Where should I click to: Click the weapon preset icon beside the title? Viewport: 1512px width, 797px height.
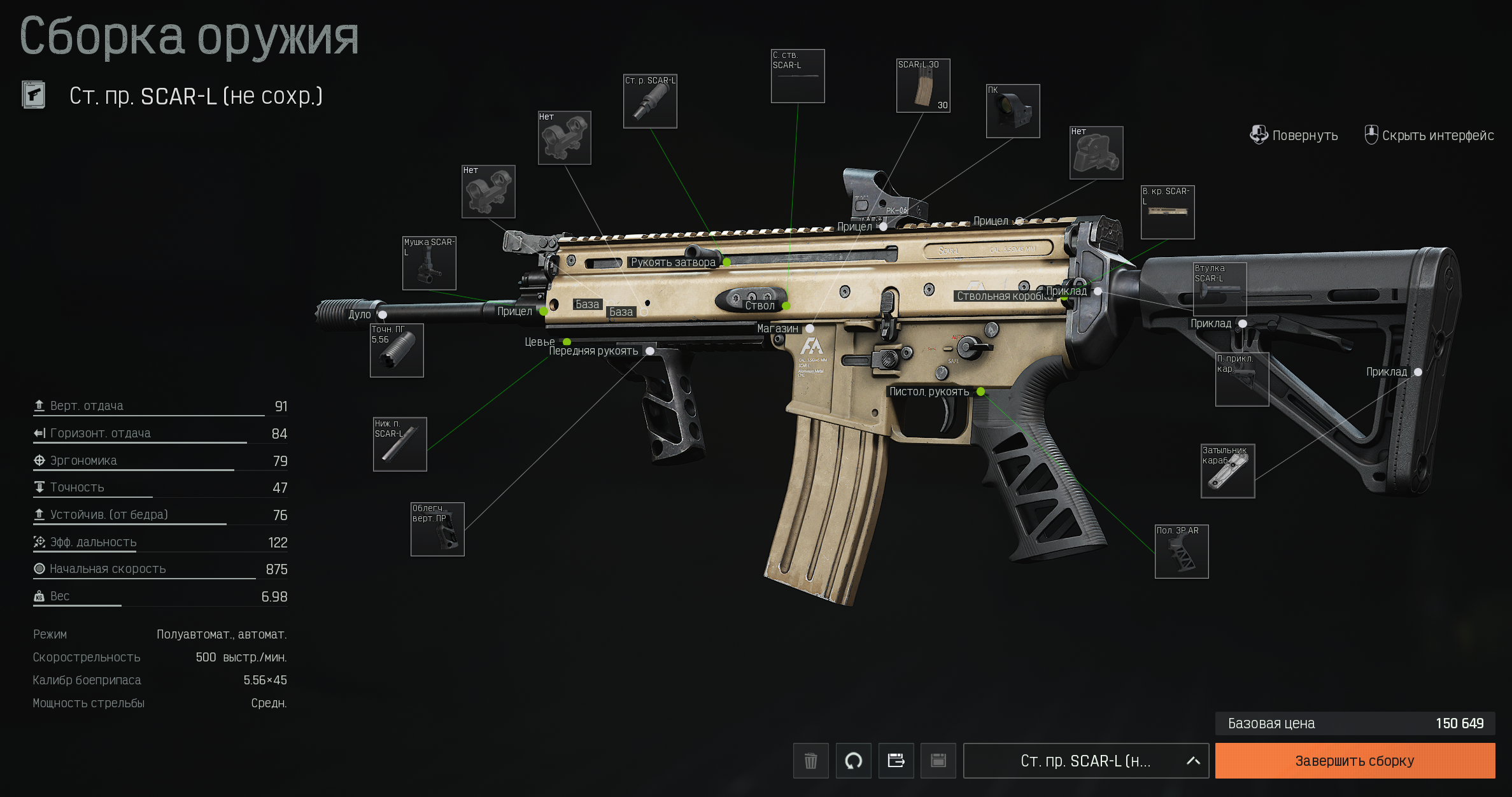34,95
